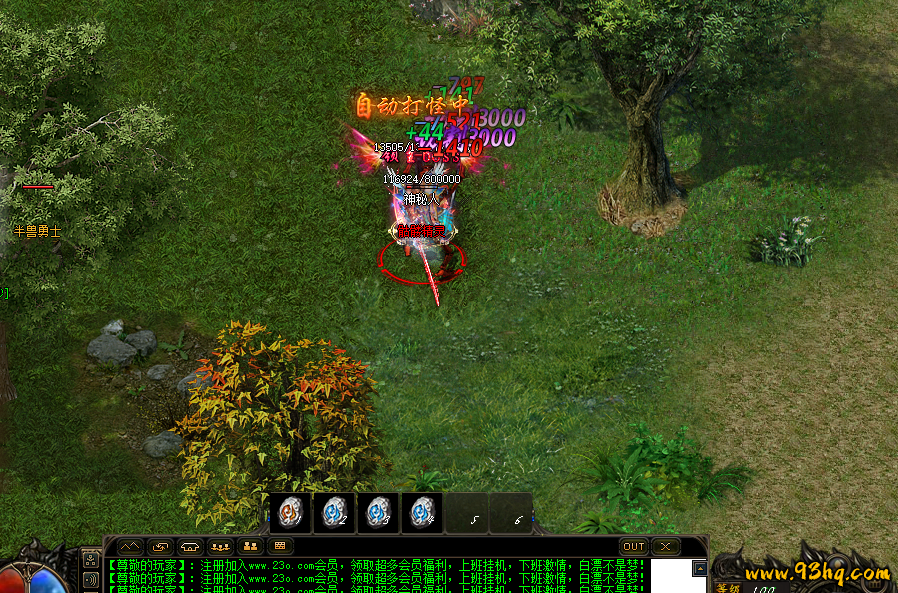Use the orange rune stone in hotbar slot 1
This screenshot has width=898, height=593.
[x=290, y=513]
